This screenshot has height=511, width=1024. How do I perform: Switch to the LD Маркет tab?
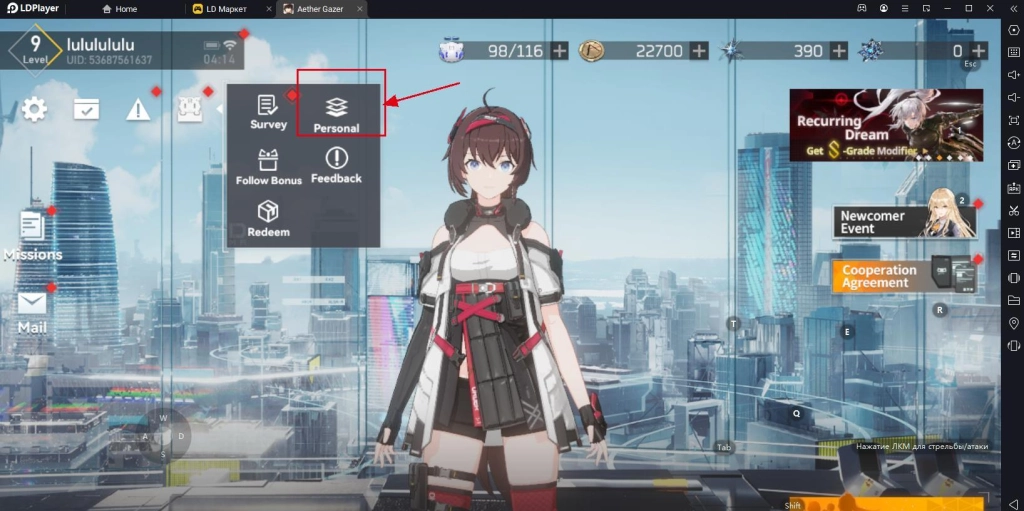[232, 9]
